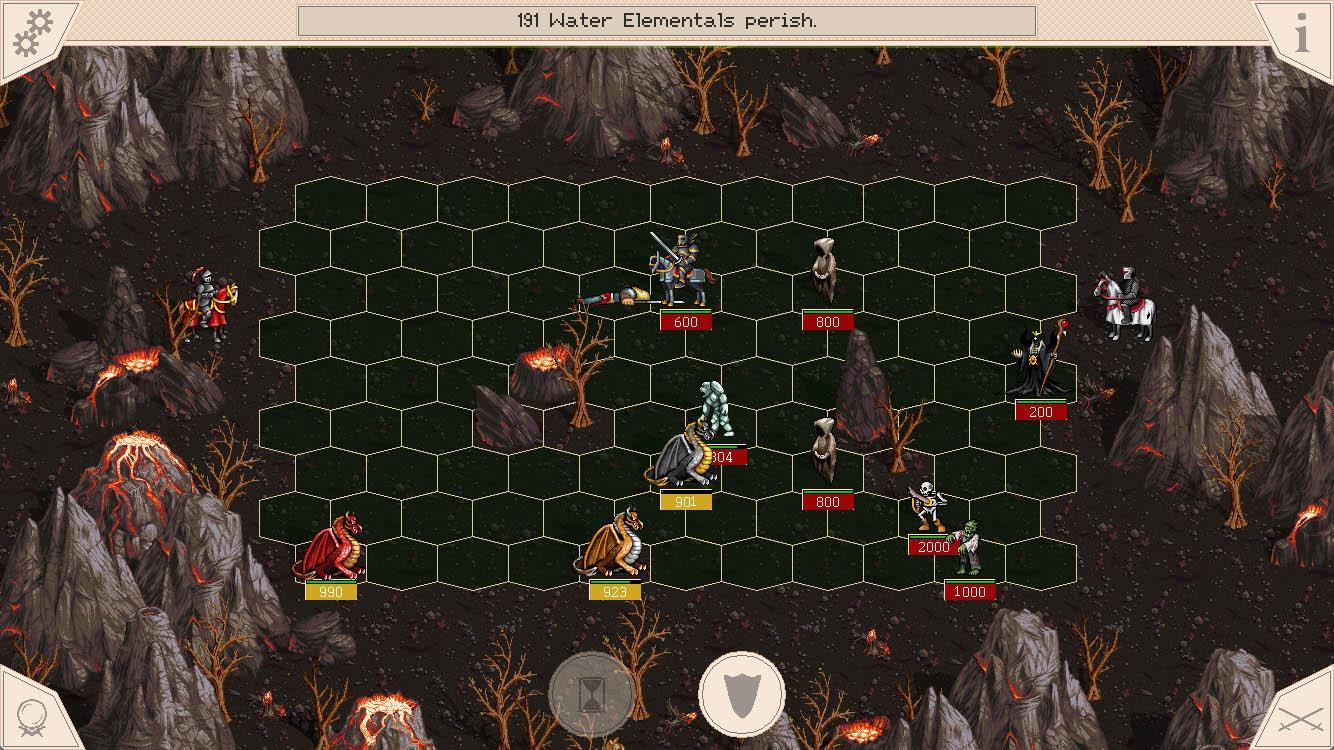Image resolution: width=1334 pixels, height=750 pixels.
Task: Click the crossed swords retreat icon
Action: click(1301, 718)
